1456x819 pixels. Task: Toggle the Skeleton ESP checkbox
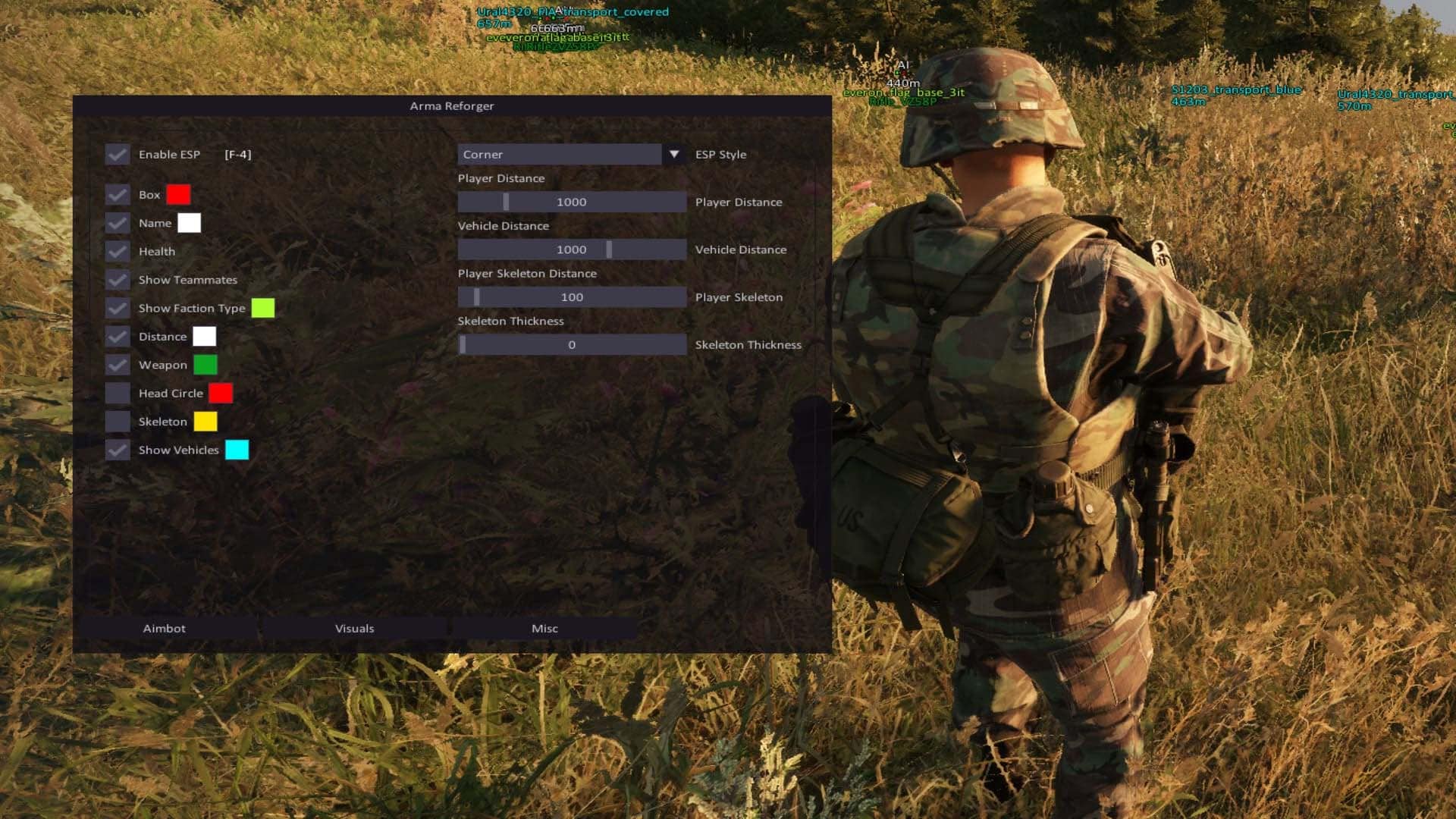118,421
